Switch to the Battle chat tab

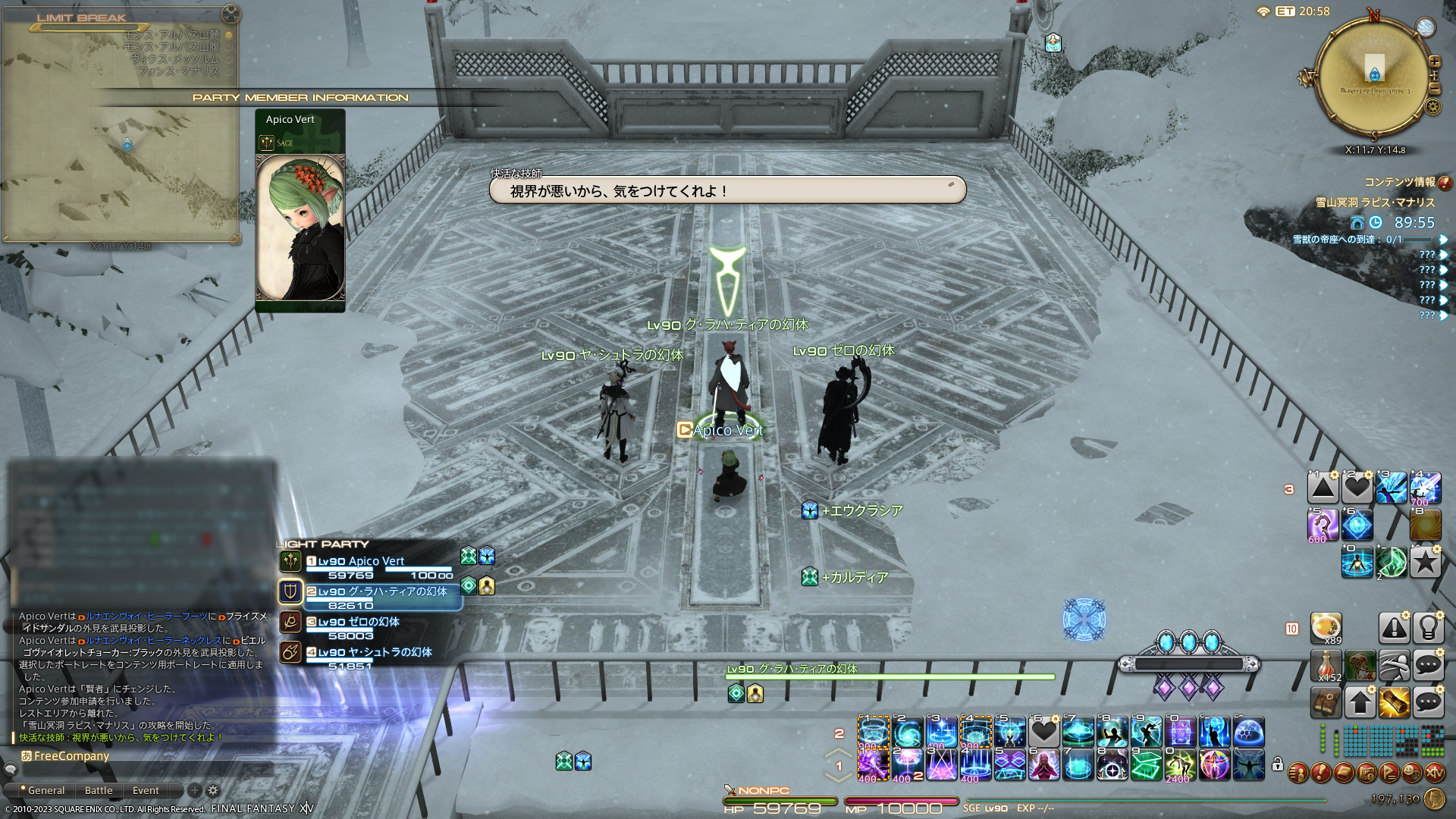point(99,790)
